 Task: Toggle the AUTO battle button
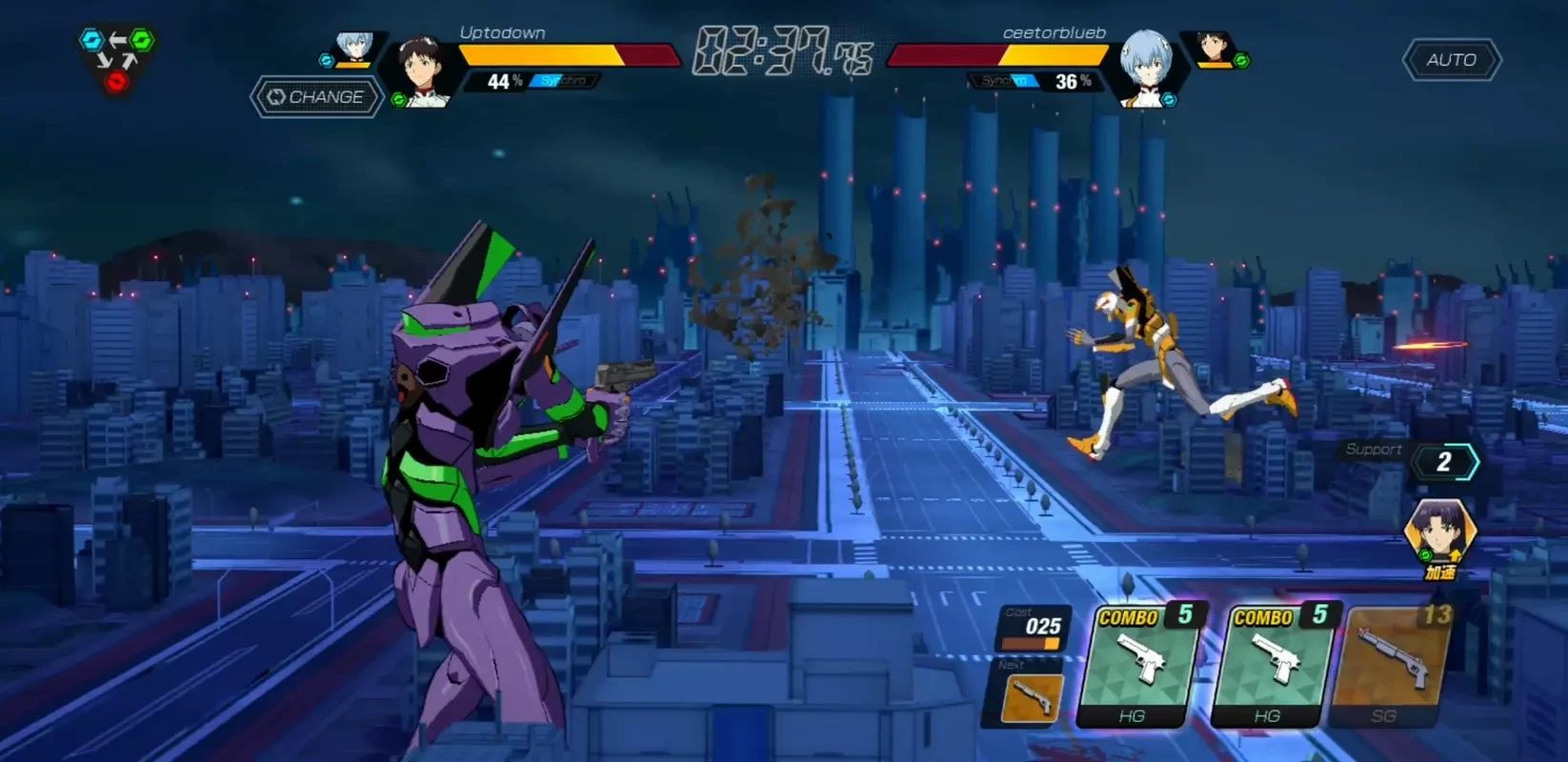(x=1451, y=60)
